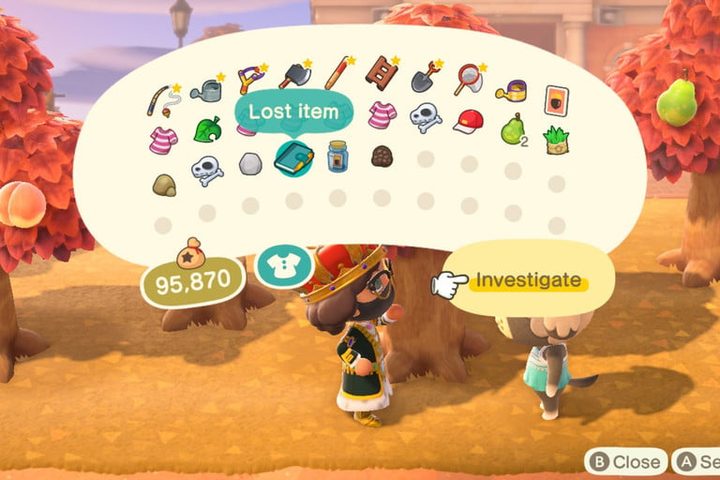This screenshot has height=480, width=720.
Task: Select the dark brown pine cone
Action: pos(381,155)
